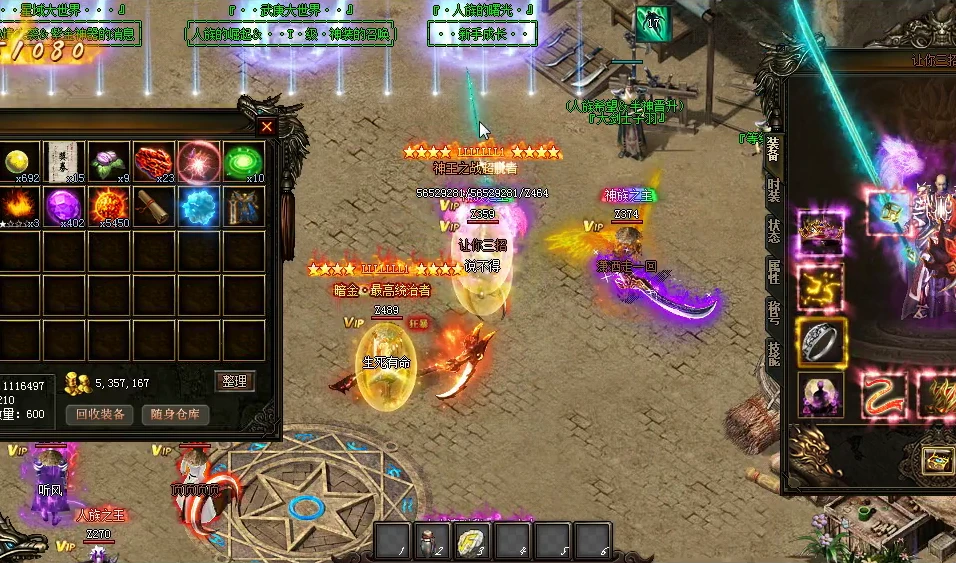
Task: Select the equipped silver ring slot
Action: point(821,341)
